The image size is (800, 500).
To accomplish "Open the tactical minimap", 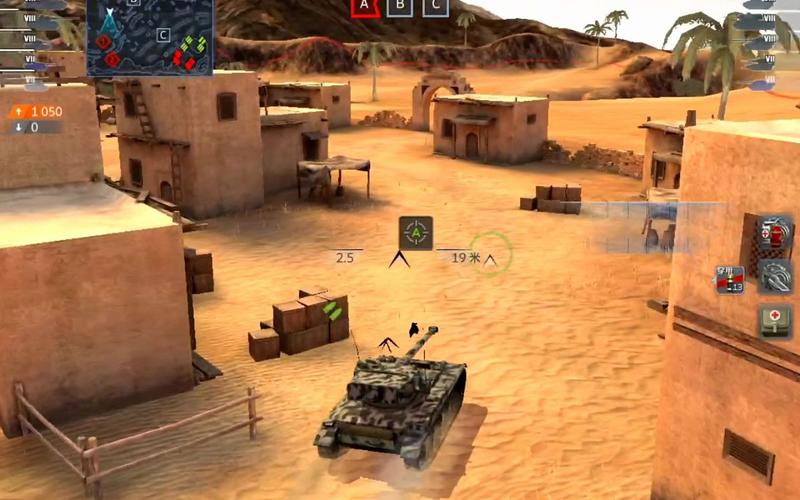I will (149, 38).
